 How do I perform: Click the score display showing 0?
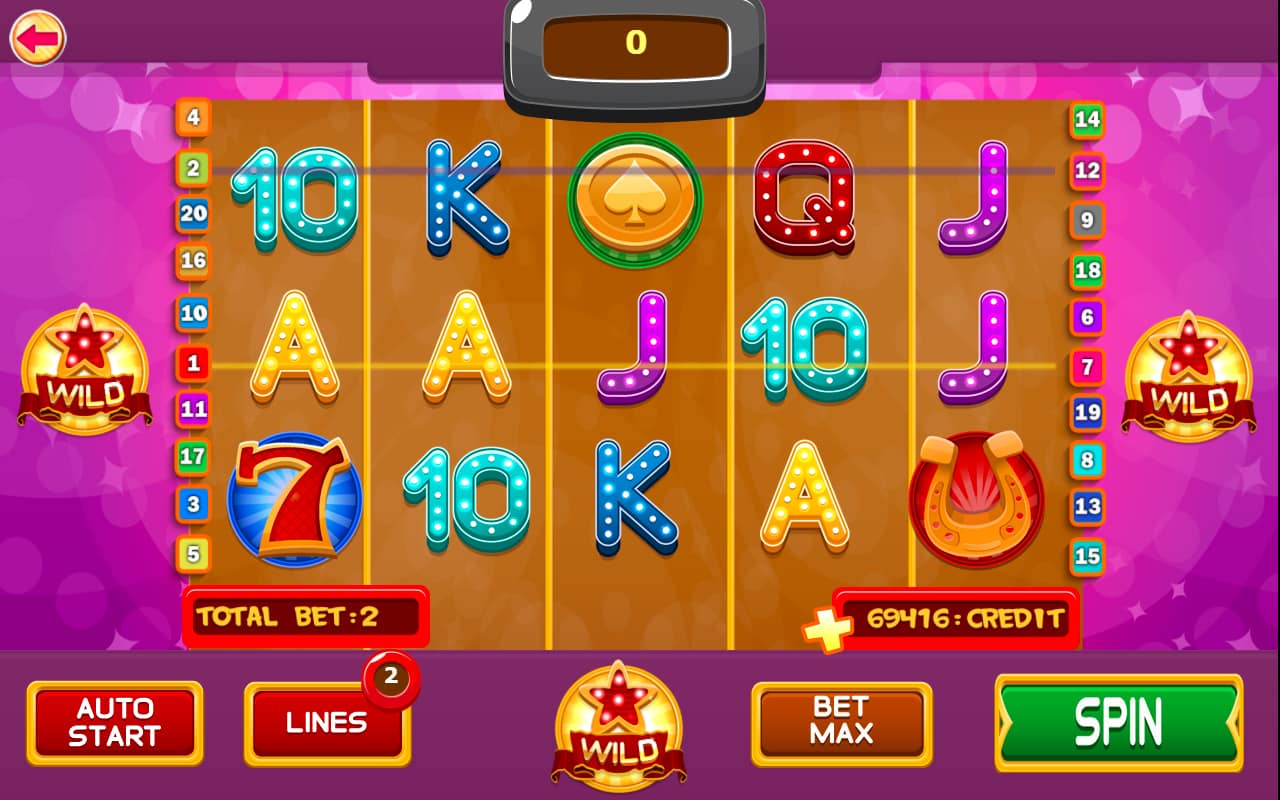point(634,44)
